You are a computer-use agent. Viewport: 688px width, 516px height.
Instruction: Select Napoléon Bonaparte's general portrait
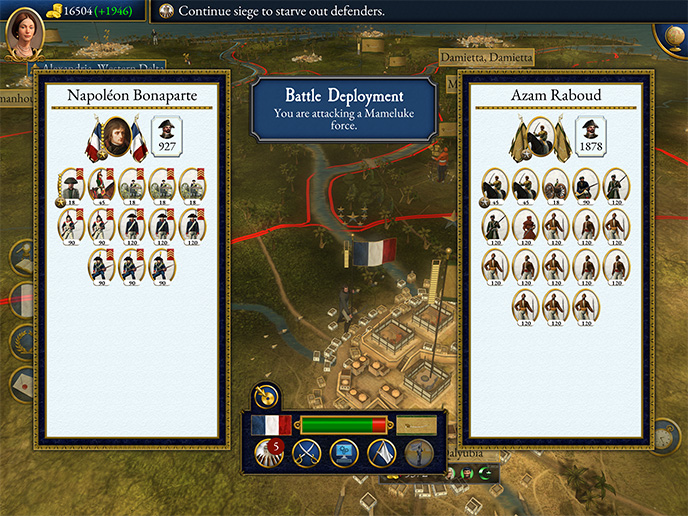[x=118, y=138]
